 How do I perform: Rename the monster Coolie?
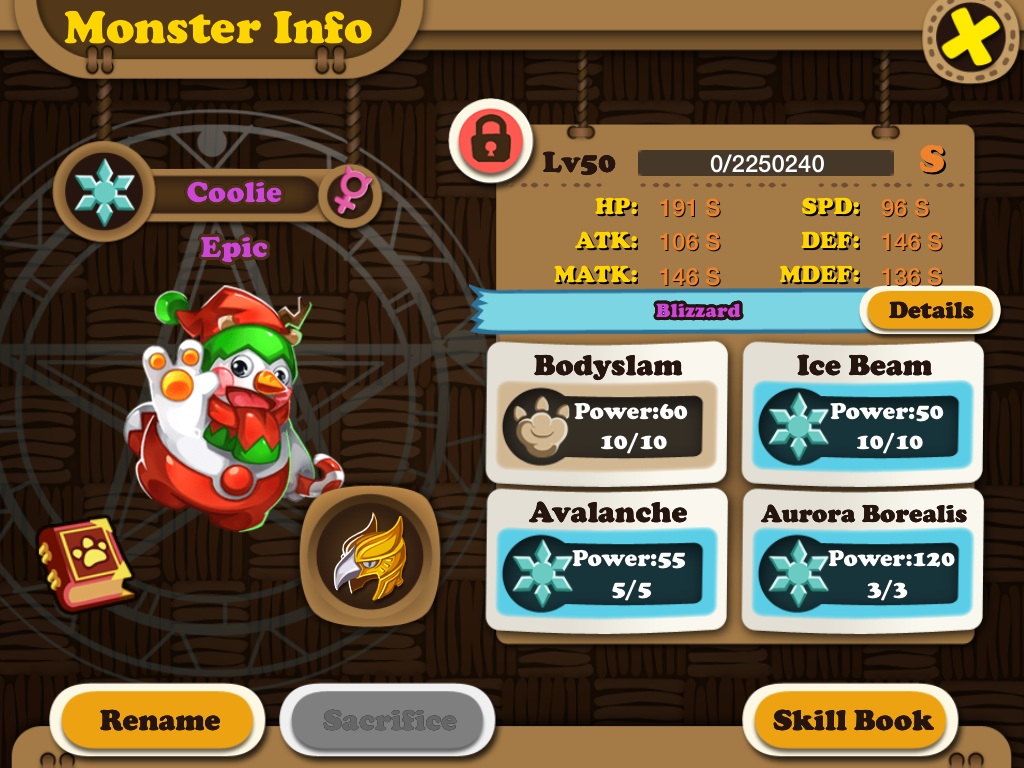tap(159, 721)
